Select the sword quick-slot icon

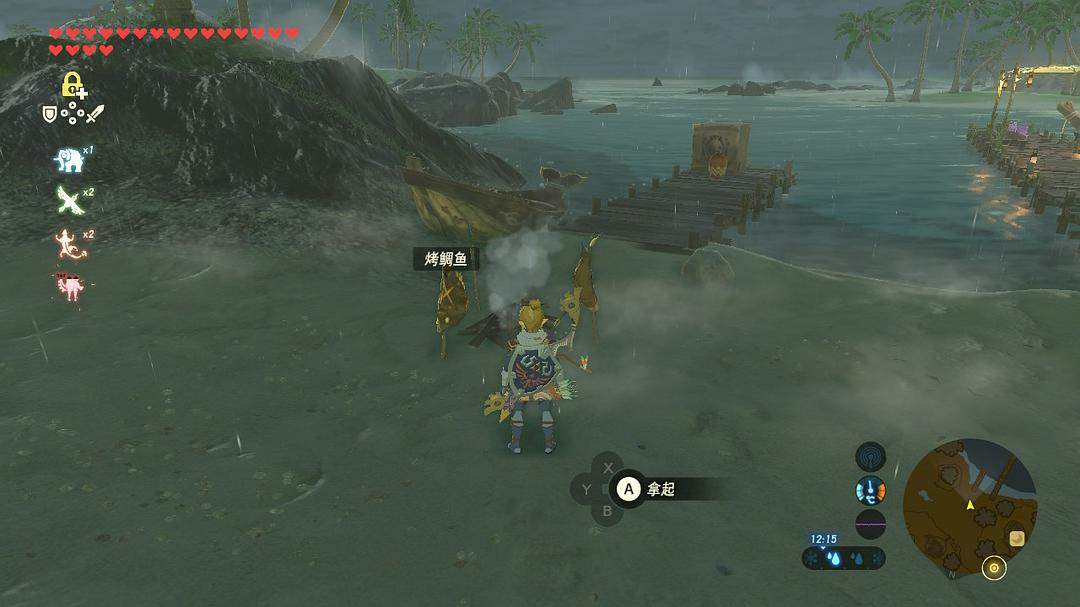coord(94,114)
